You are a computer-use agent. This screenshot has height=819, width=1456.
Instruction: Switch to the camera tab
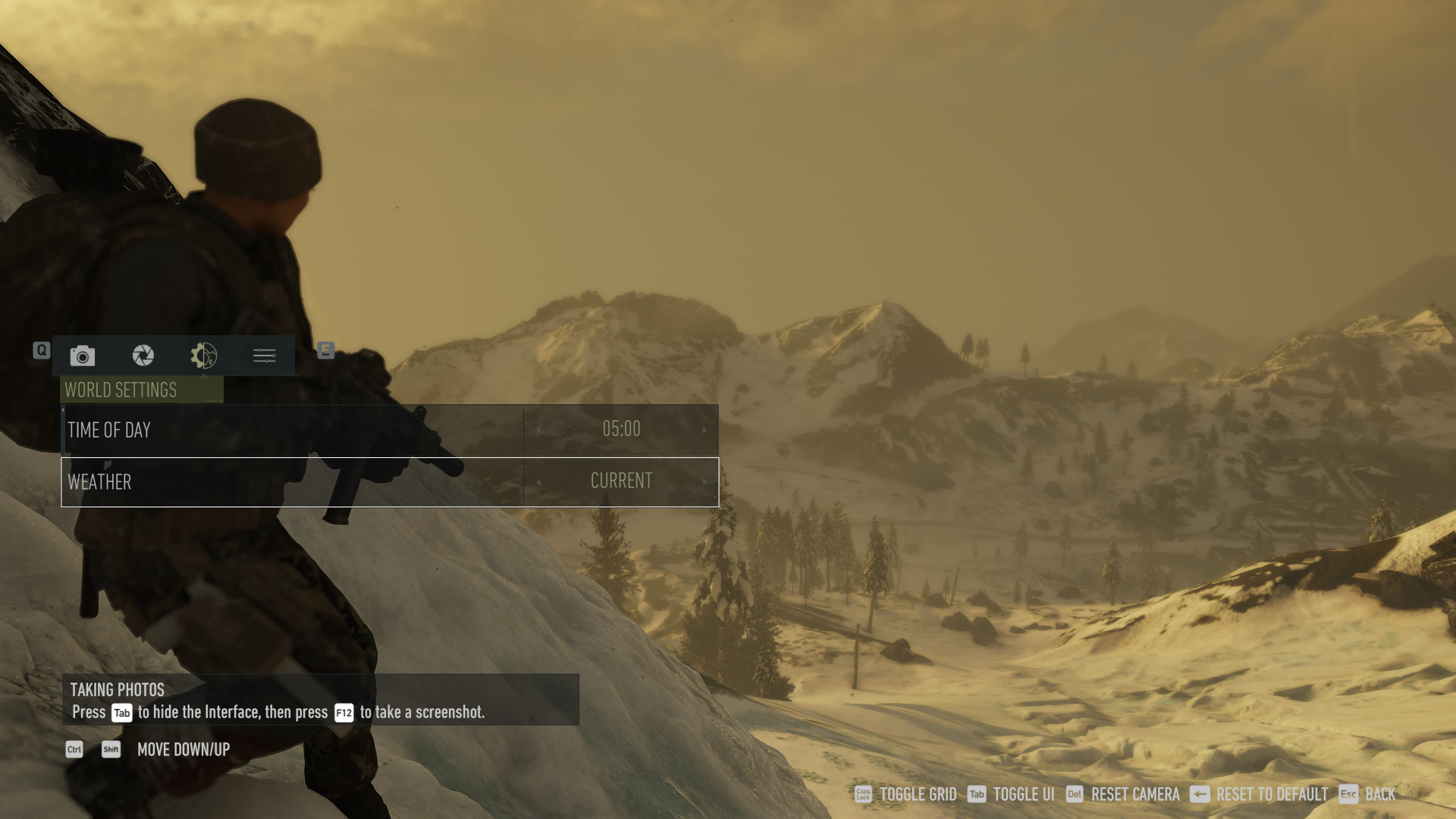coord(83,356)
